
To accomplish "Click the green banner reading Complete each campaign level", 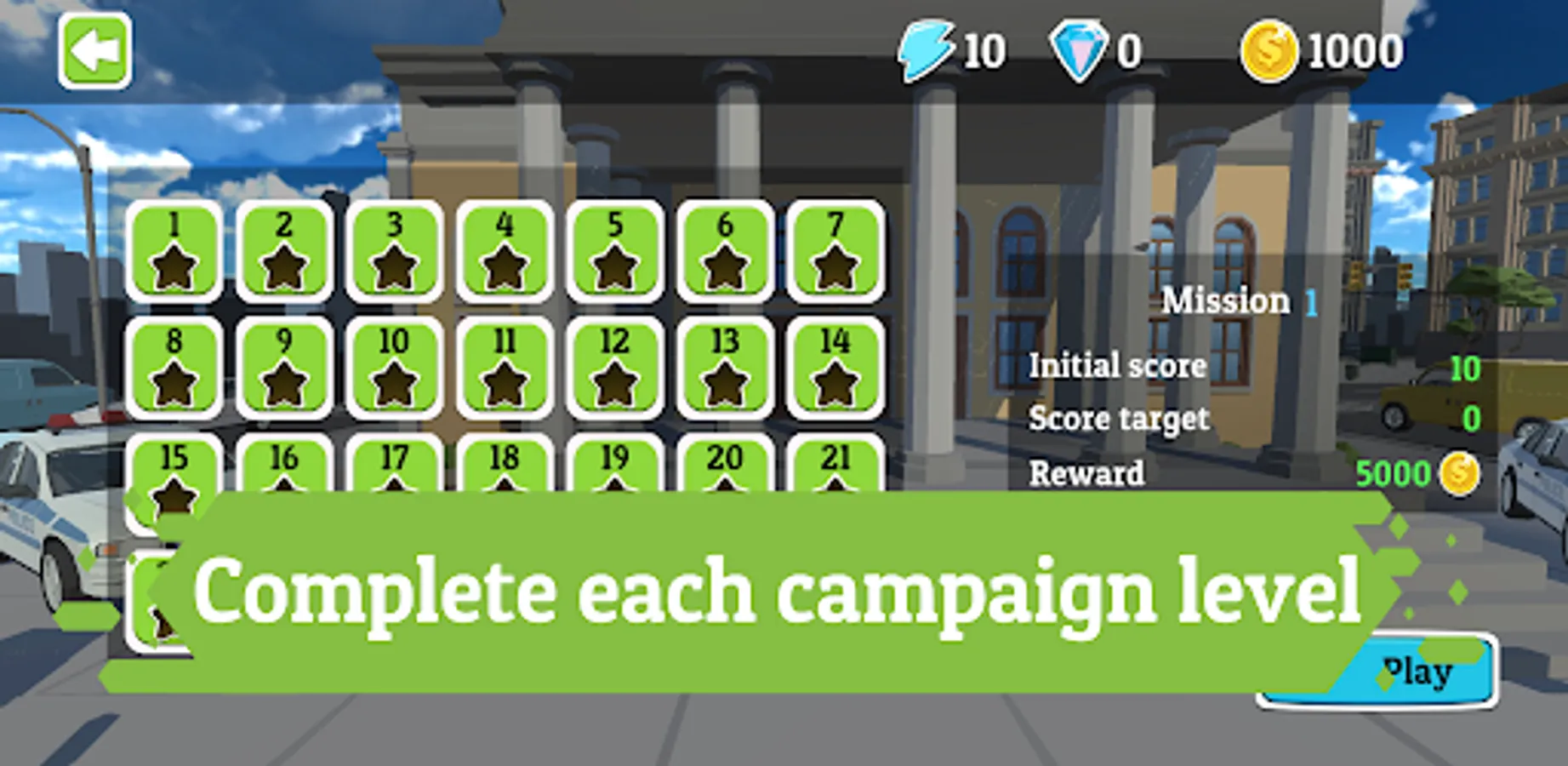I will tap(783, 589).
